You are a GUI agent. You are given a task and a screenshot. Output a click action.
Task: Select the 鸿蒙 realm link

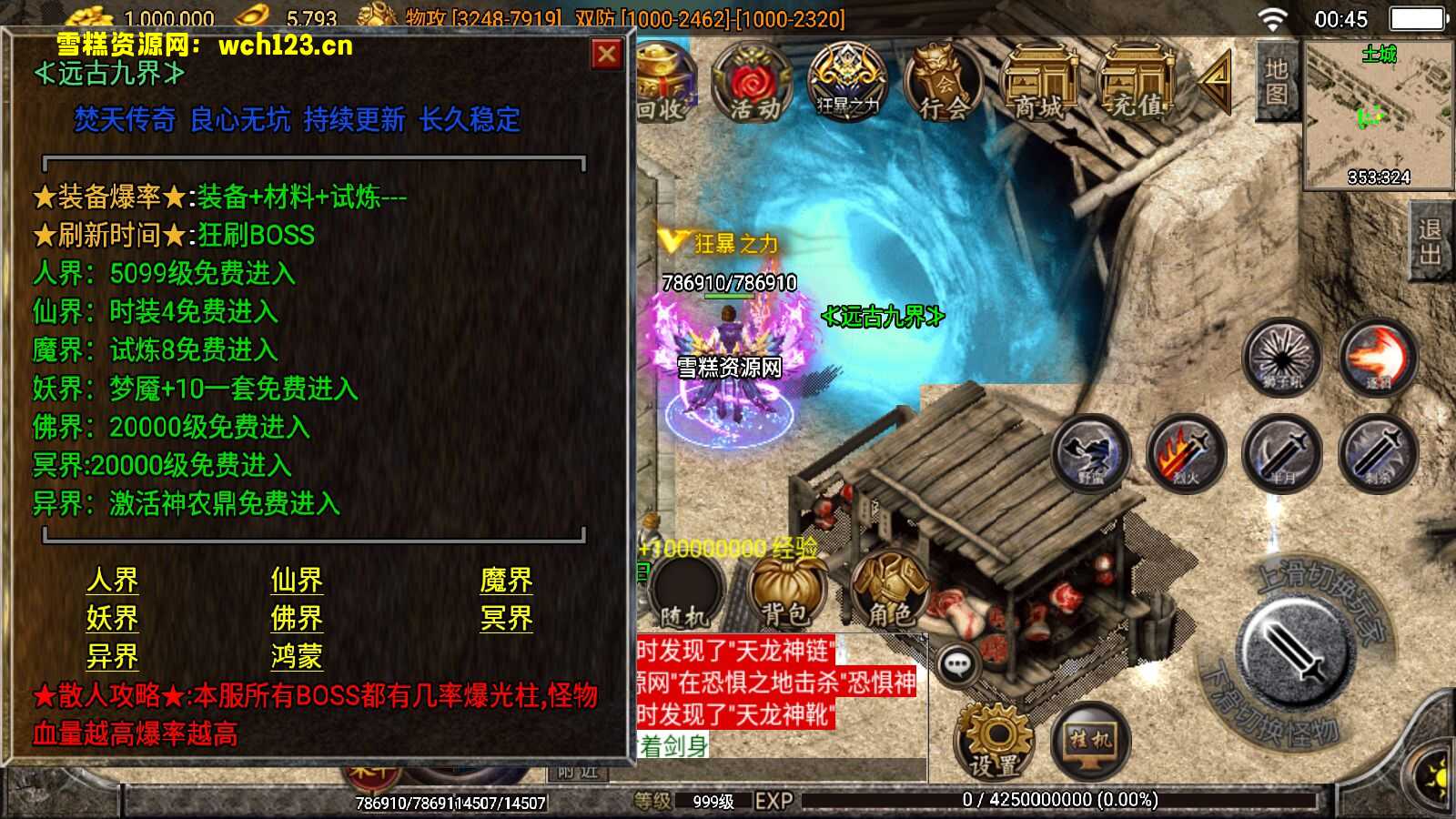[x=297, y=656]
